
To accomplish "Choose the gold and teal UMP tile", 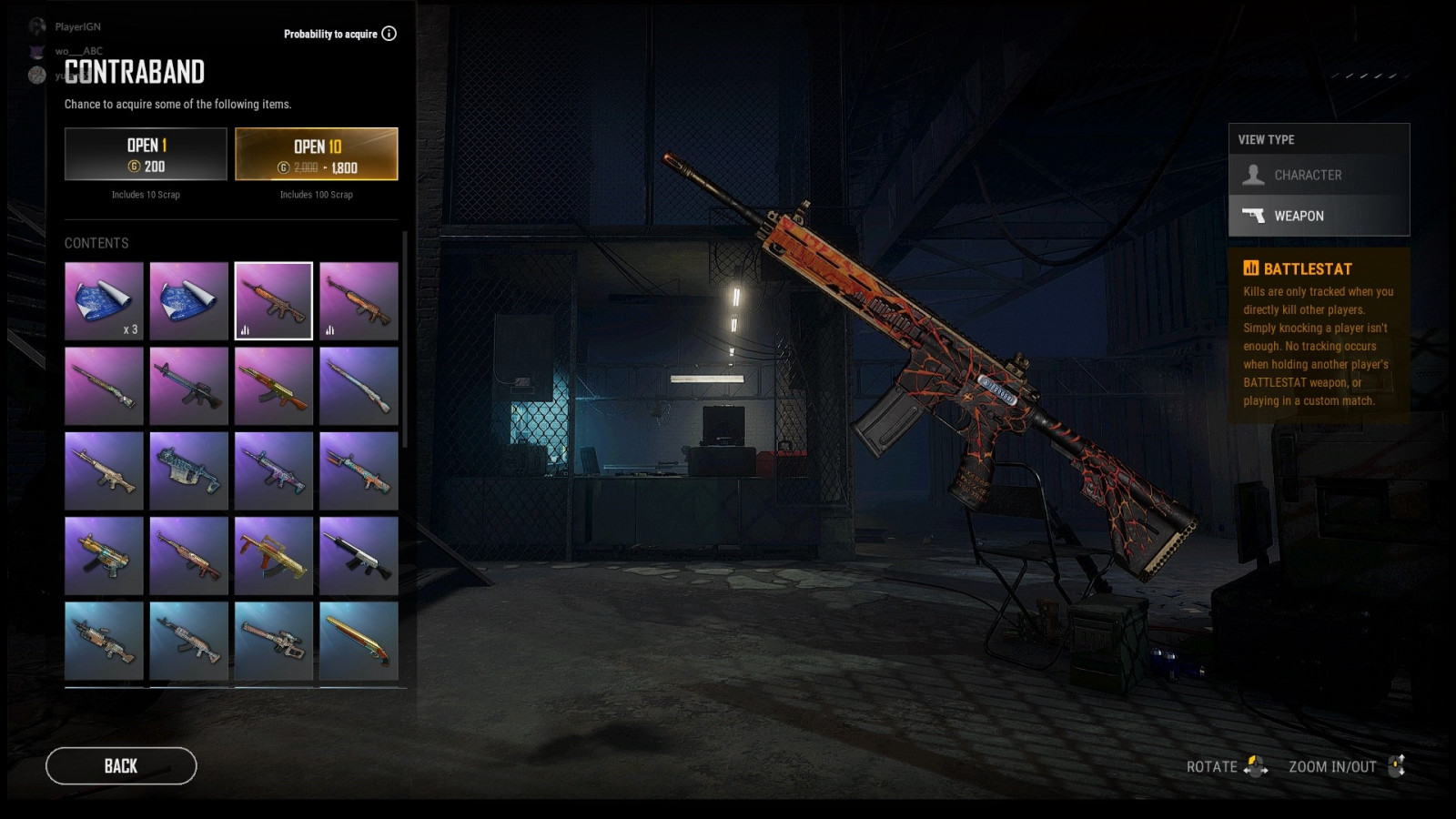I will click(x=104, y=556).
